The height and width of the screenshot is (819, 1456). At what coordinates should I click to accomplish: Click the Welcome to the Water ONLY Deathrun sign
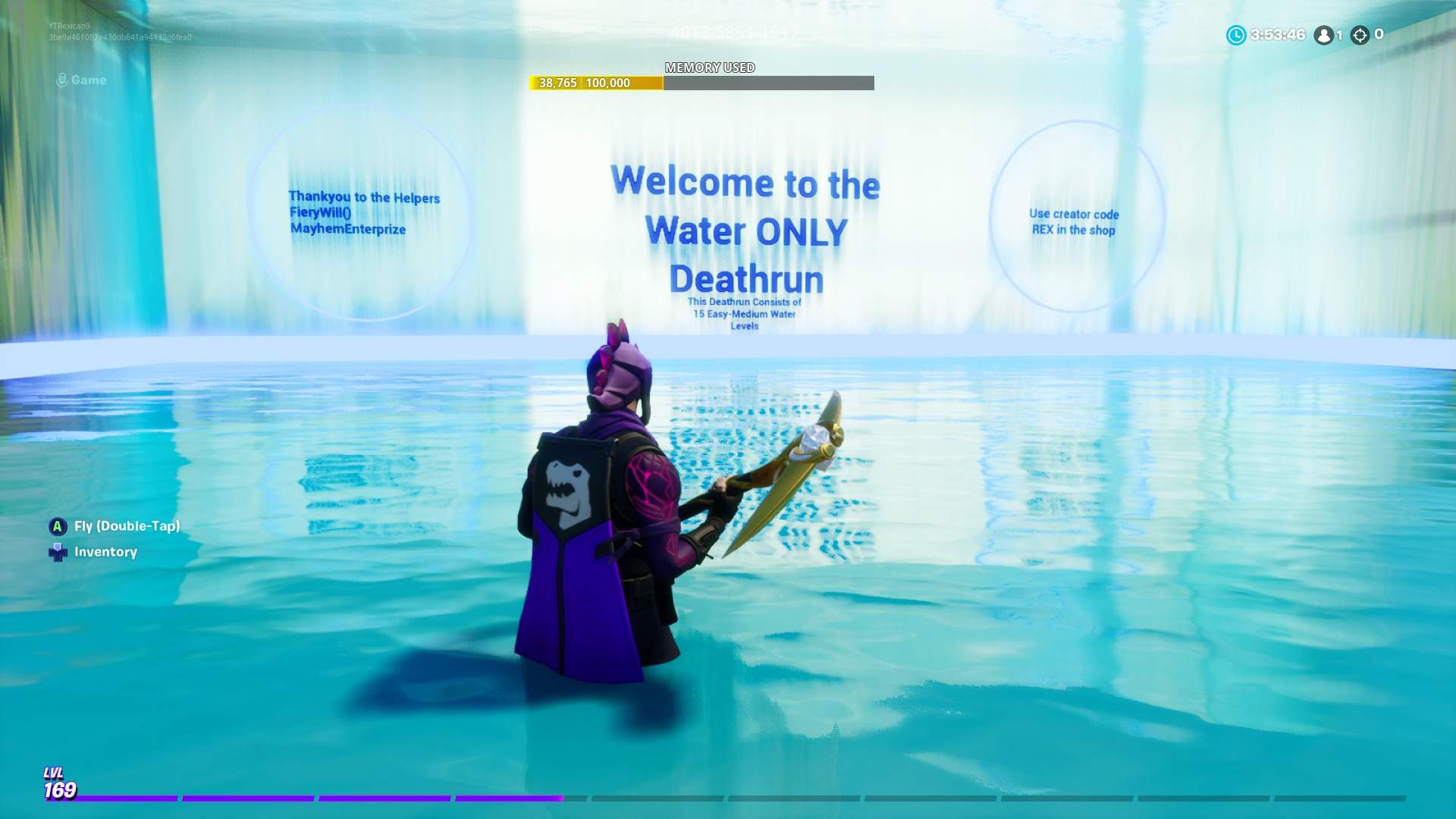[x=743, y=227]
